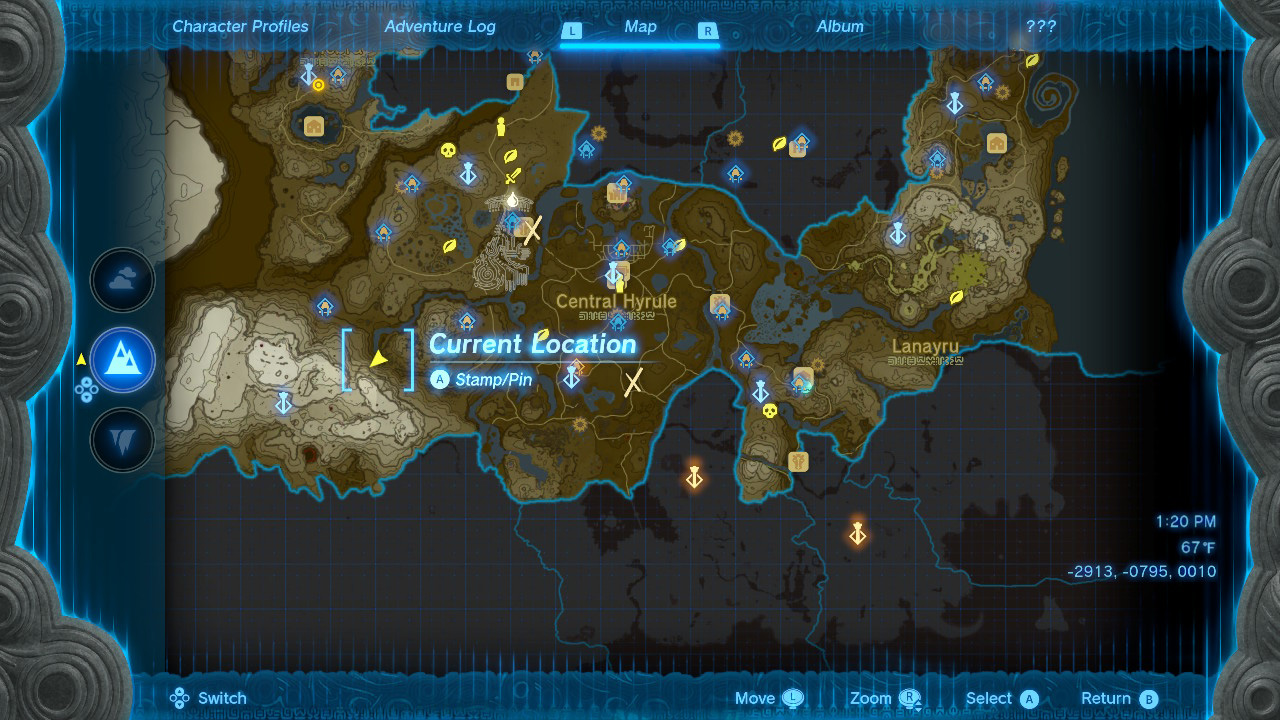This screenshot has height=720, width=1280.
Task: Click the Current Location arrow marker
Action: pyautogui.click(x=378, y=357)
